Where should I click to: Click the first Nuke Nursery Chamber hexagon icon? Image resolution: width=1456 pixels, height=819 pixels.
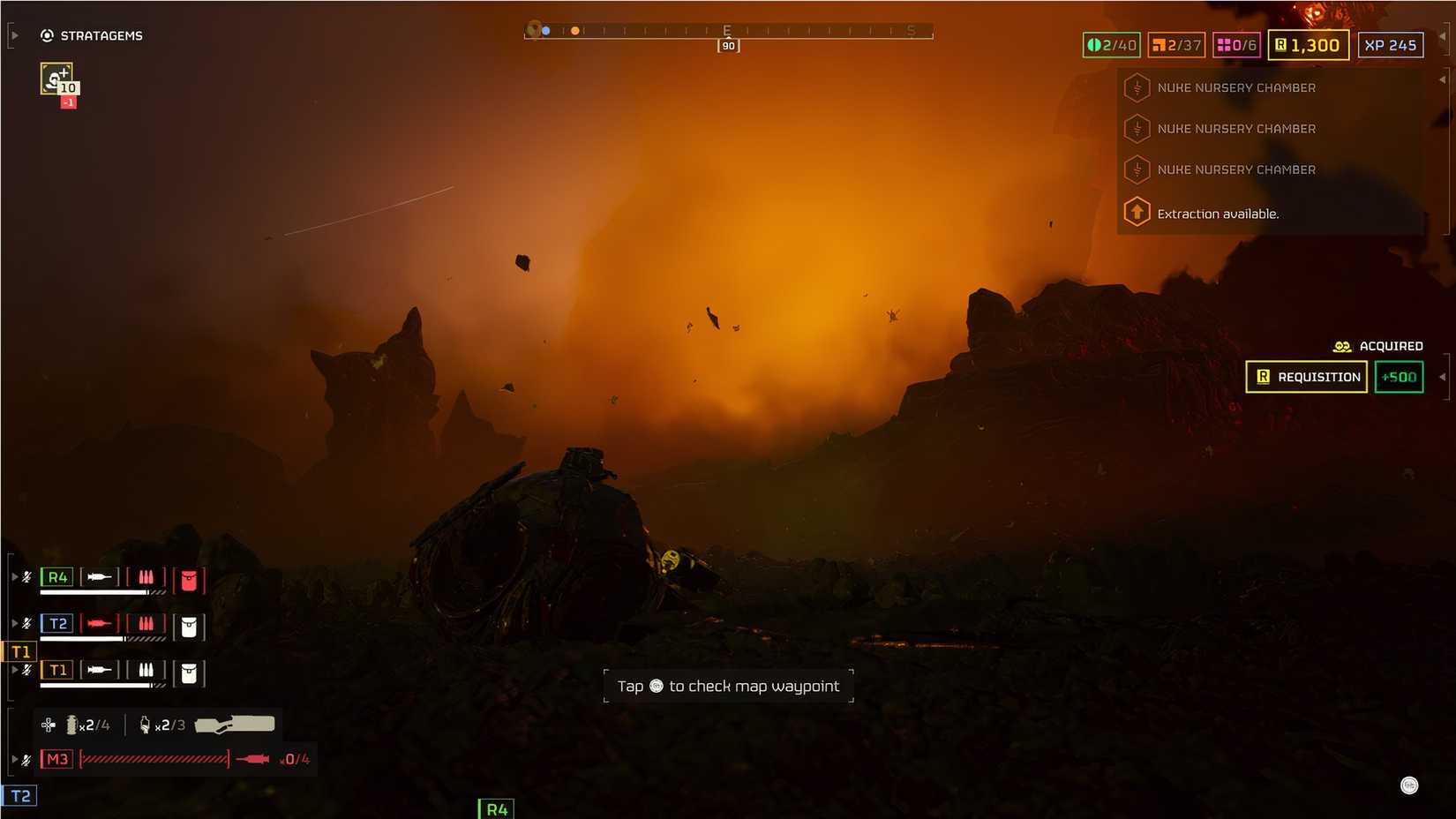pyautogui.click(x=1137, y=87)
